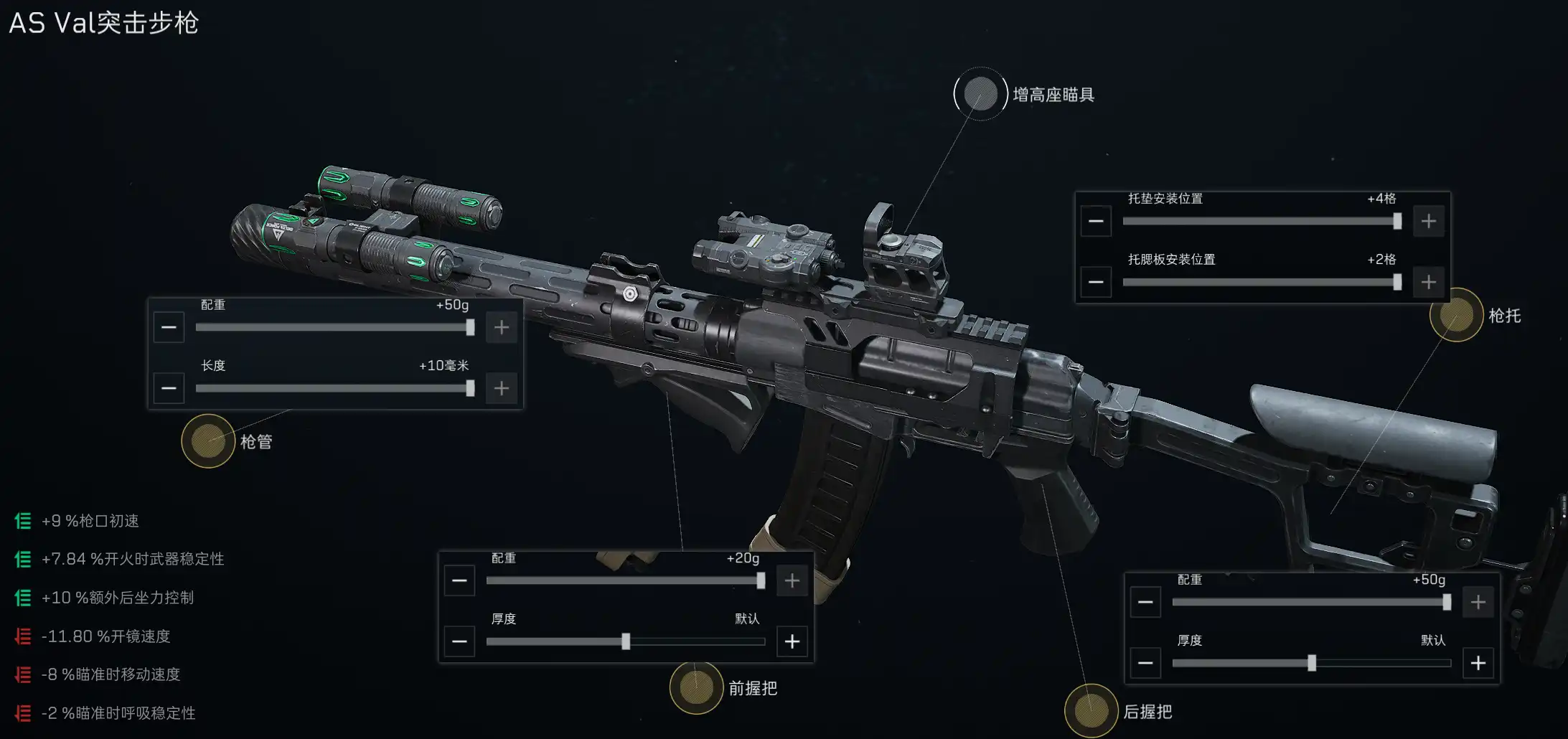The height and width of the screenshot is (739, 1568).
Task: Select the 后握把 rear grip attachment node
Action: point(1091,711)
